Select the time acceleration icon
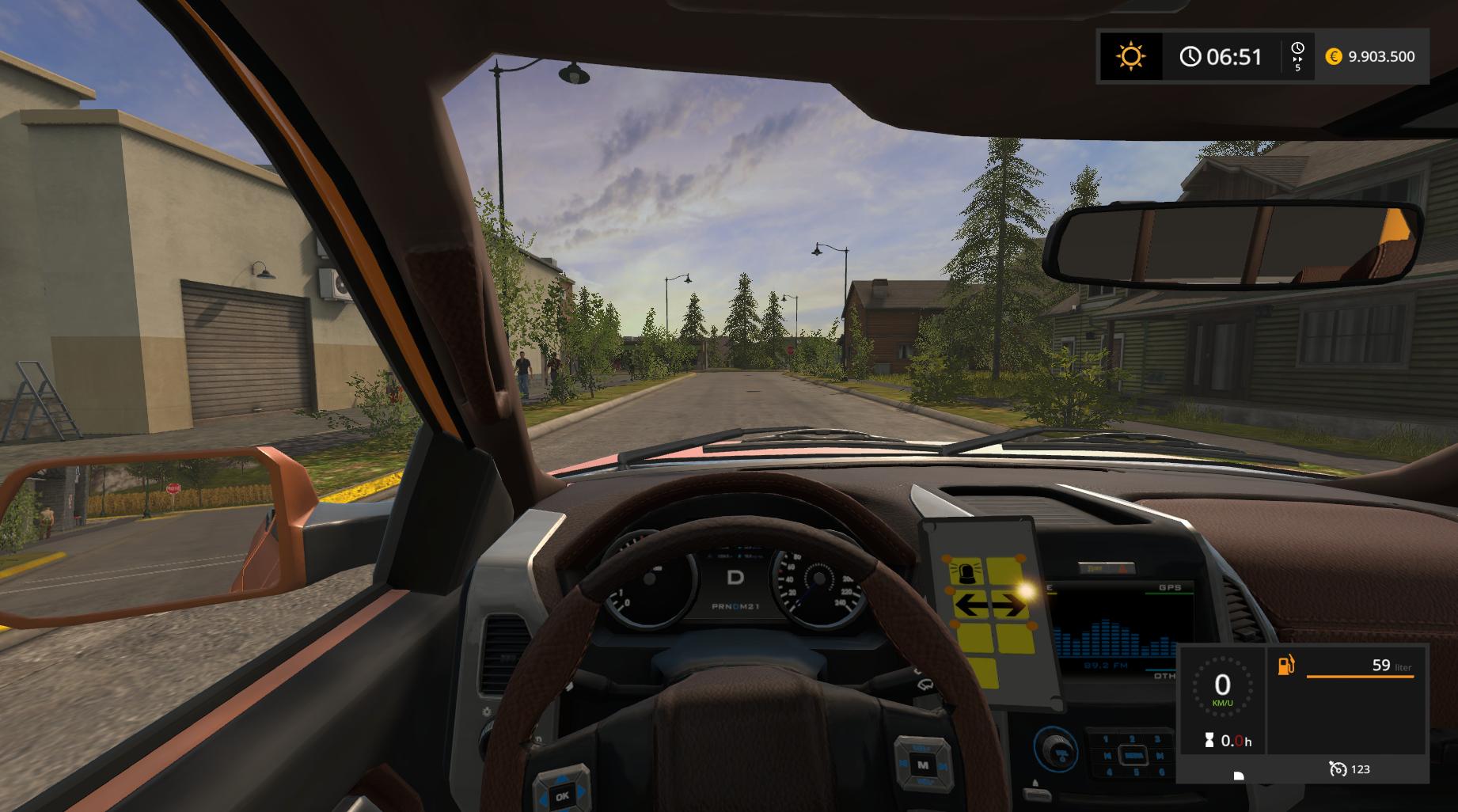This screenshot has width=1458, height=812. [x=1297, y=56]
